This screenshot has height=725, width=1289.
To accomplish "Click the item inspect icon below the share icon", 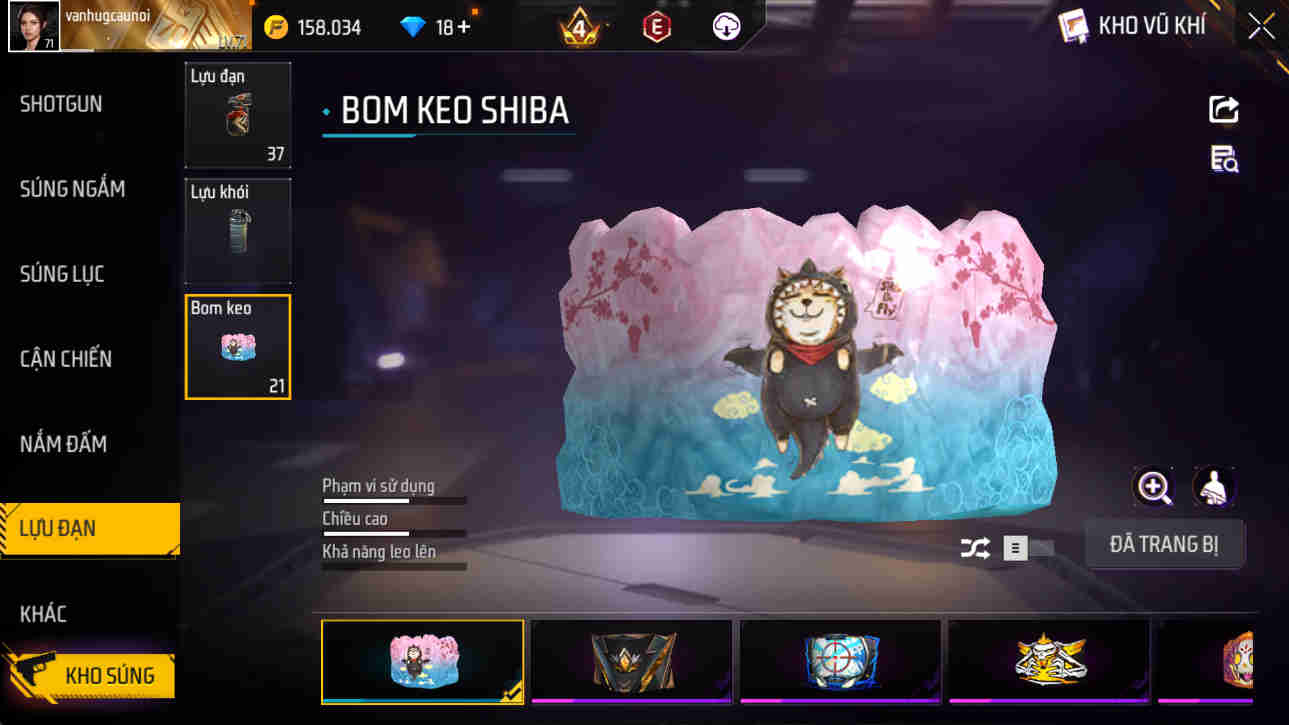I will tap(1224, 160).
